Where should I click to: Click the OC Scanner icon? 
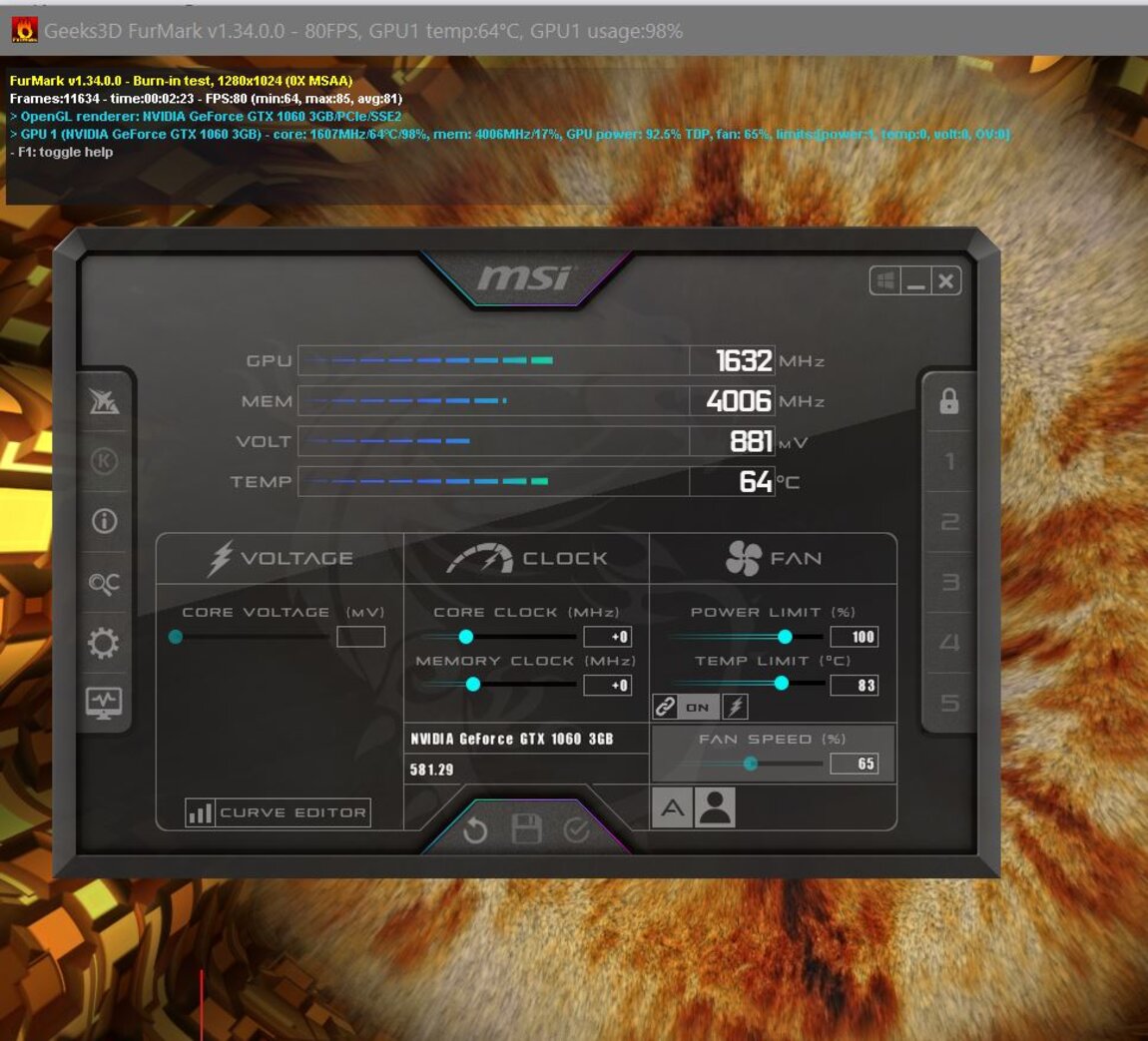pos(104,583)
